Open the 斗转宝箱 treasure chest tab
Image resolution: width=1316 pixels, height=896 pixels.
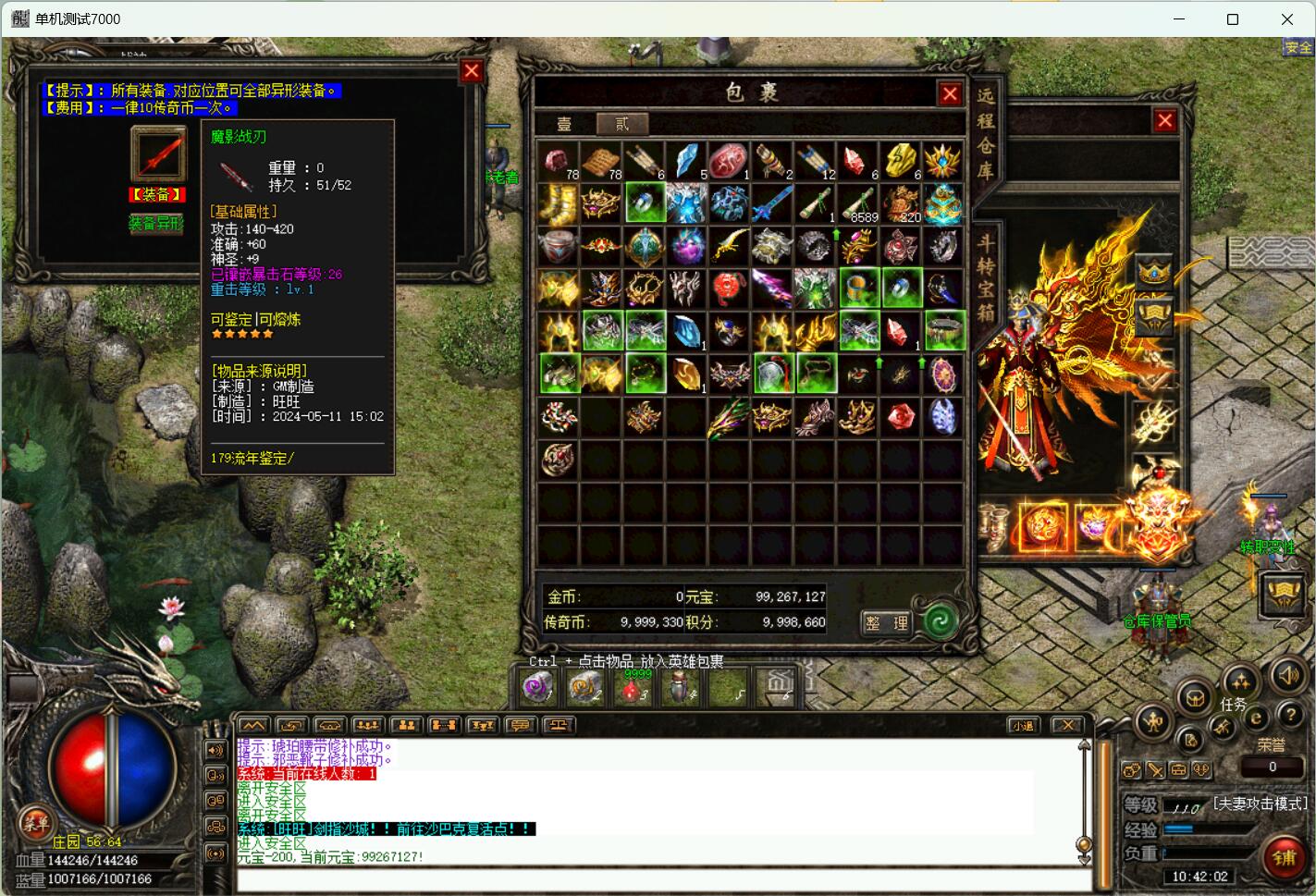click(986, 277)
